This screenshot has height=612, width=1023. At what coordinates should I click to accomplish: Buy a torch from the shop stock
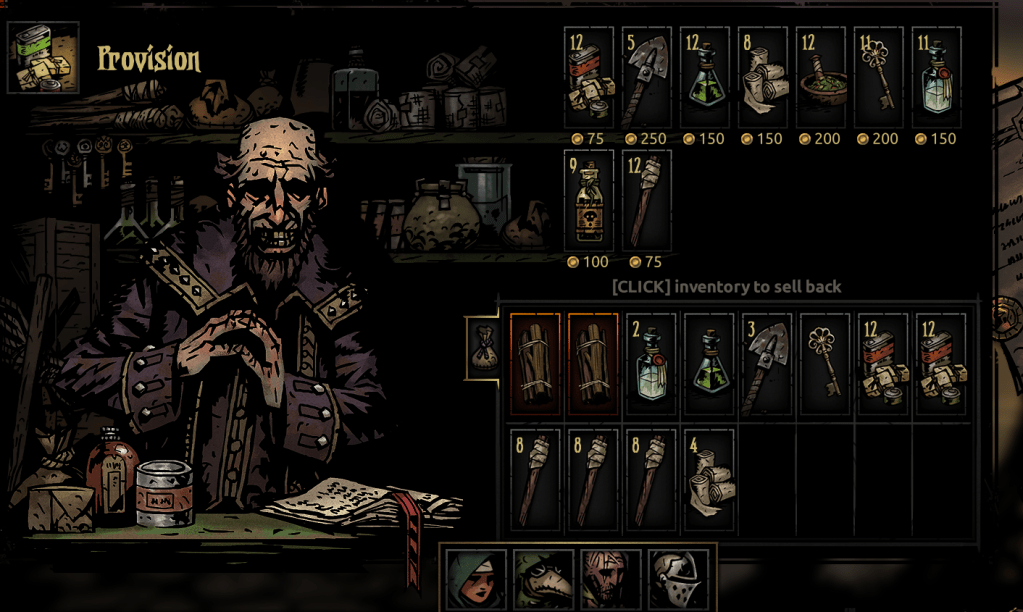point(647,200)
